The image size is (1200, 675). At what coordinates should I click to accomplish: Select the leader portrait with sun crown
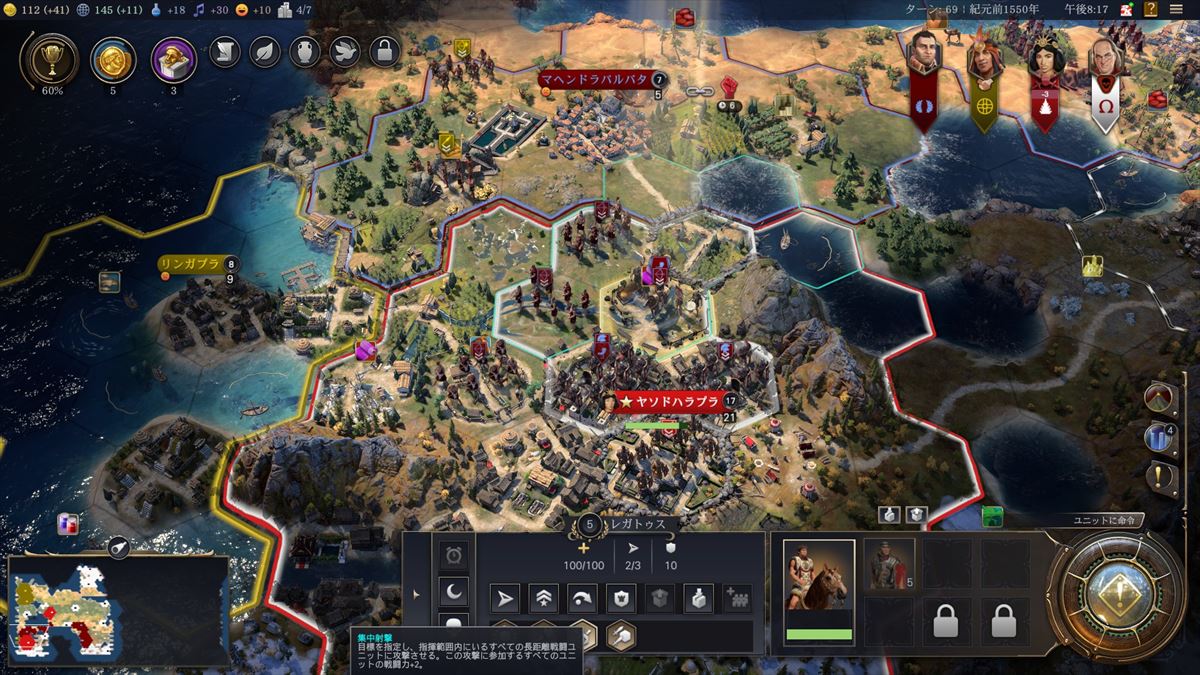[1045, 58]
